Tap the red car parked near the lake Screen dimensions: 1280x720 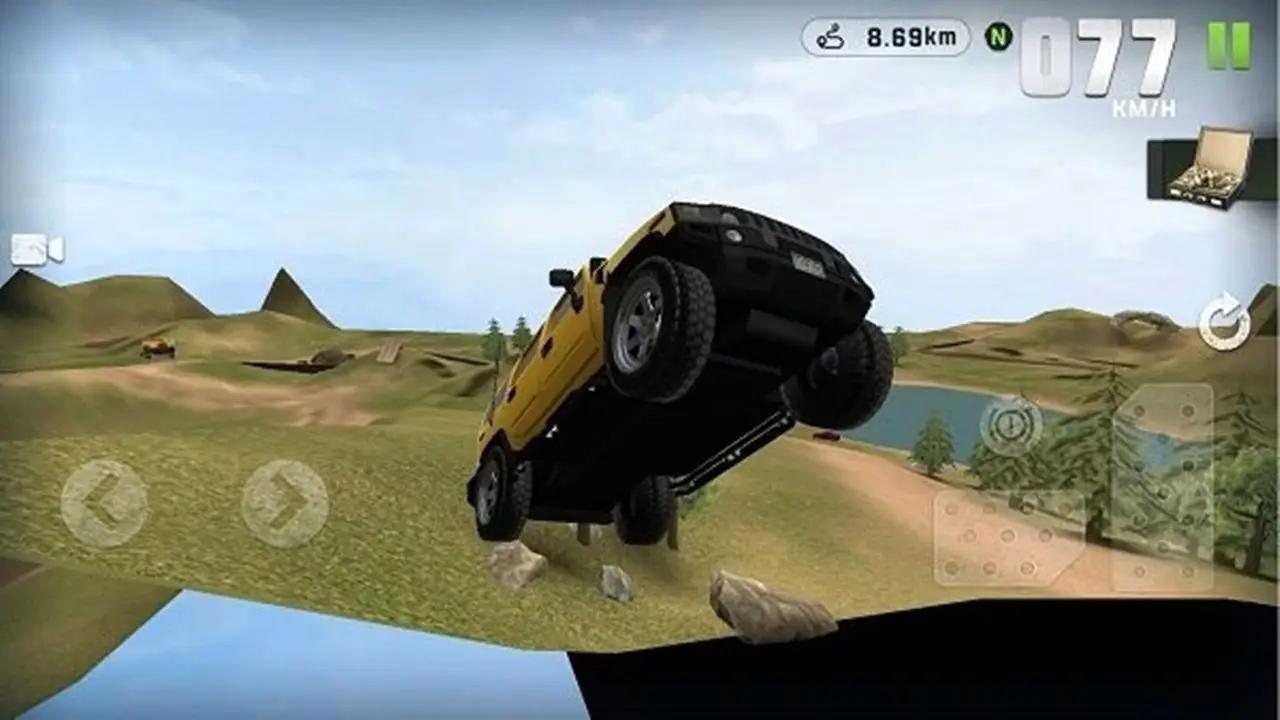coord(826,437)
